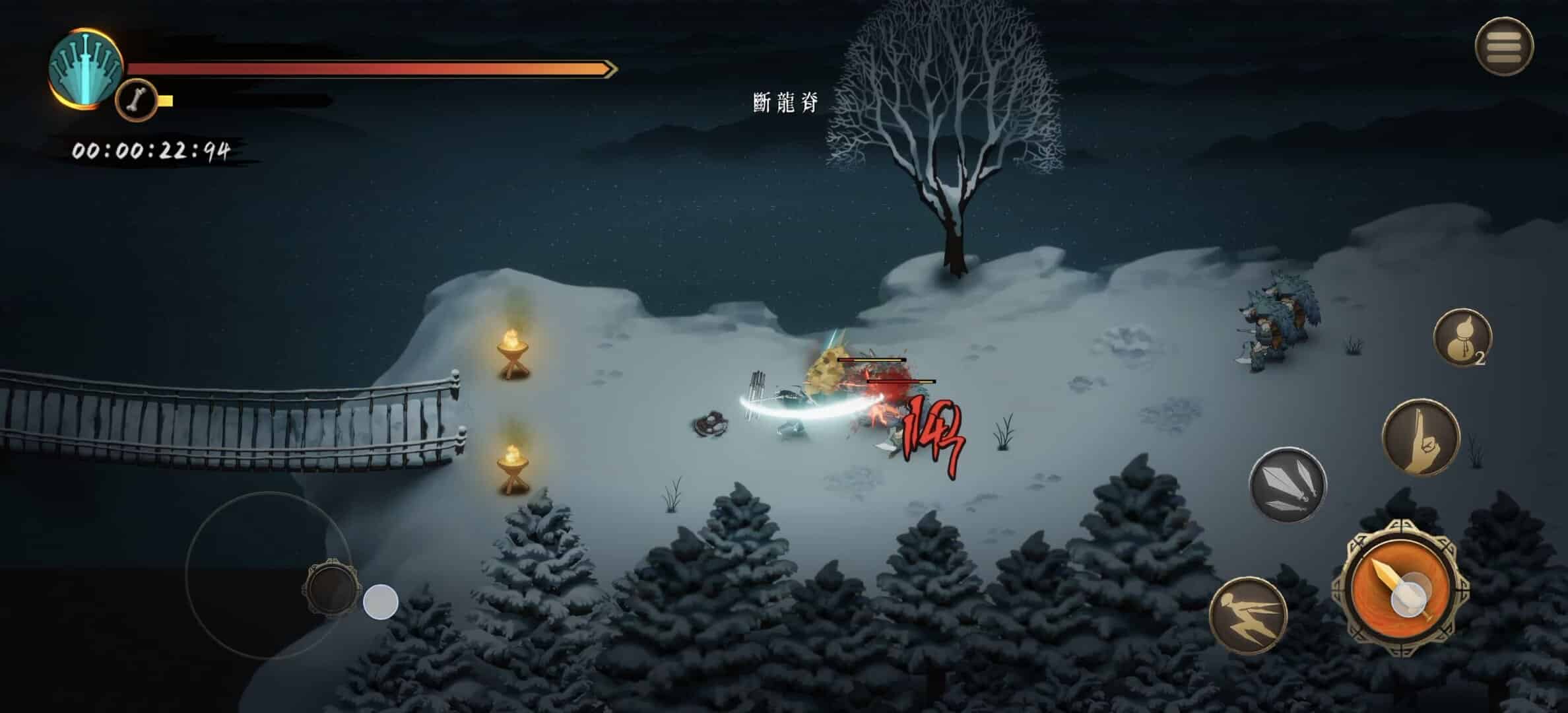Image resolution: width=1568 pixels, height=713 pixels.
Task: Tap the mission timer reading 00:00:22:94
Action: 150,150
